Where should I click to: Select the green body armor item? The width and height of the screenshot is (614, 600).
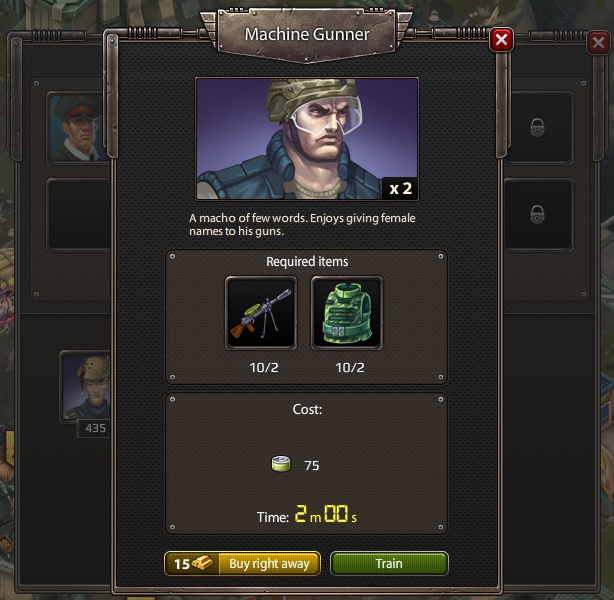347,313
